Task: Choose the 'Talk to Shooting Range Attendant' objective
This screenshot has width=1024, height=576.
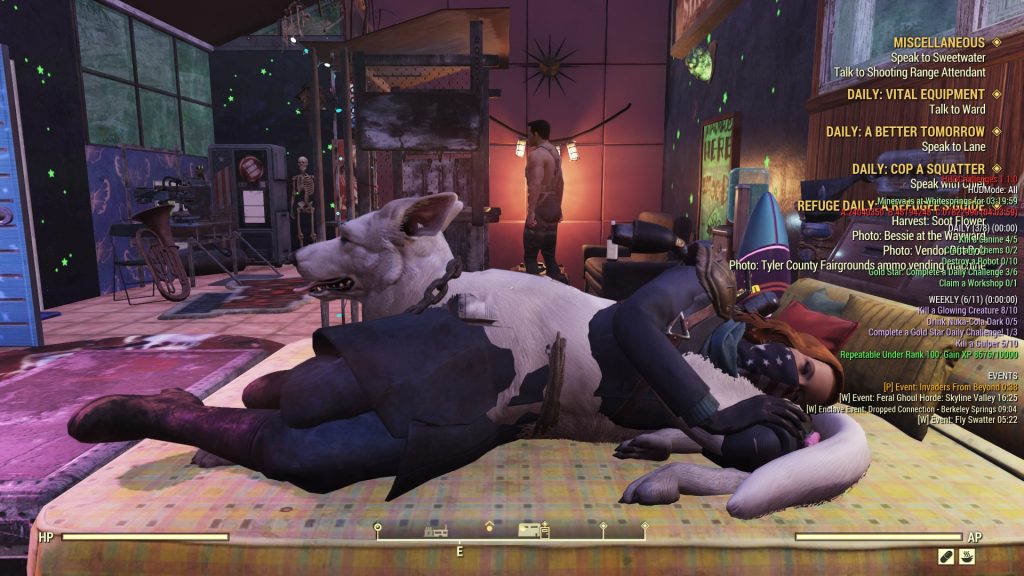Action: [x=909, y=72]
